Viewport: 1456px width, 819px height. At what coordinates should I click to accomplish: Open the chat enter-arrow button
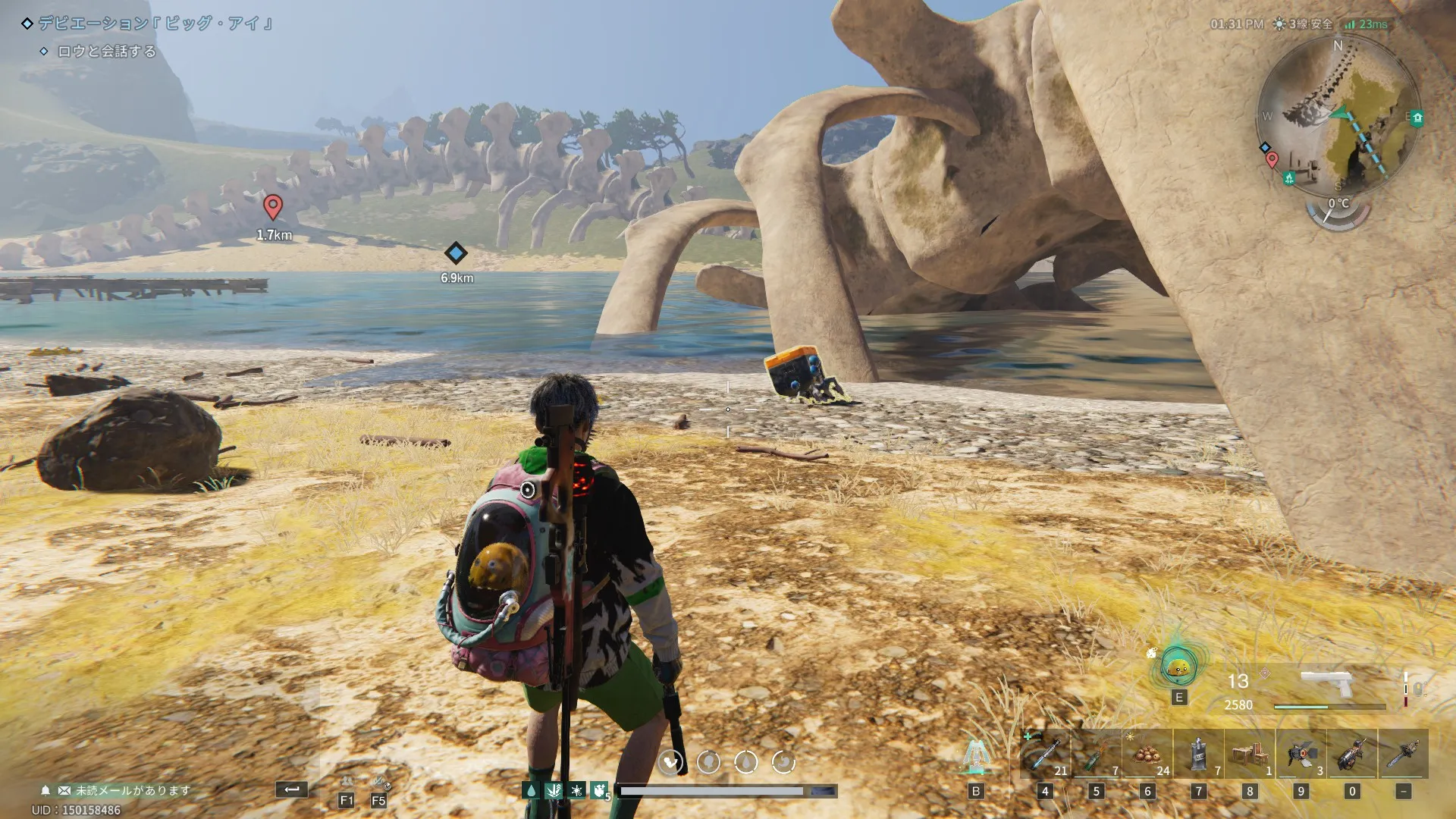coord(292,789)
